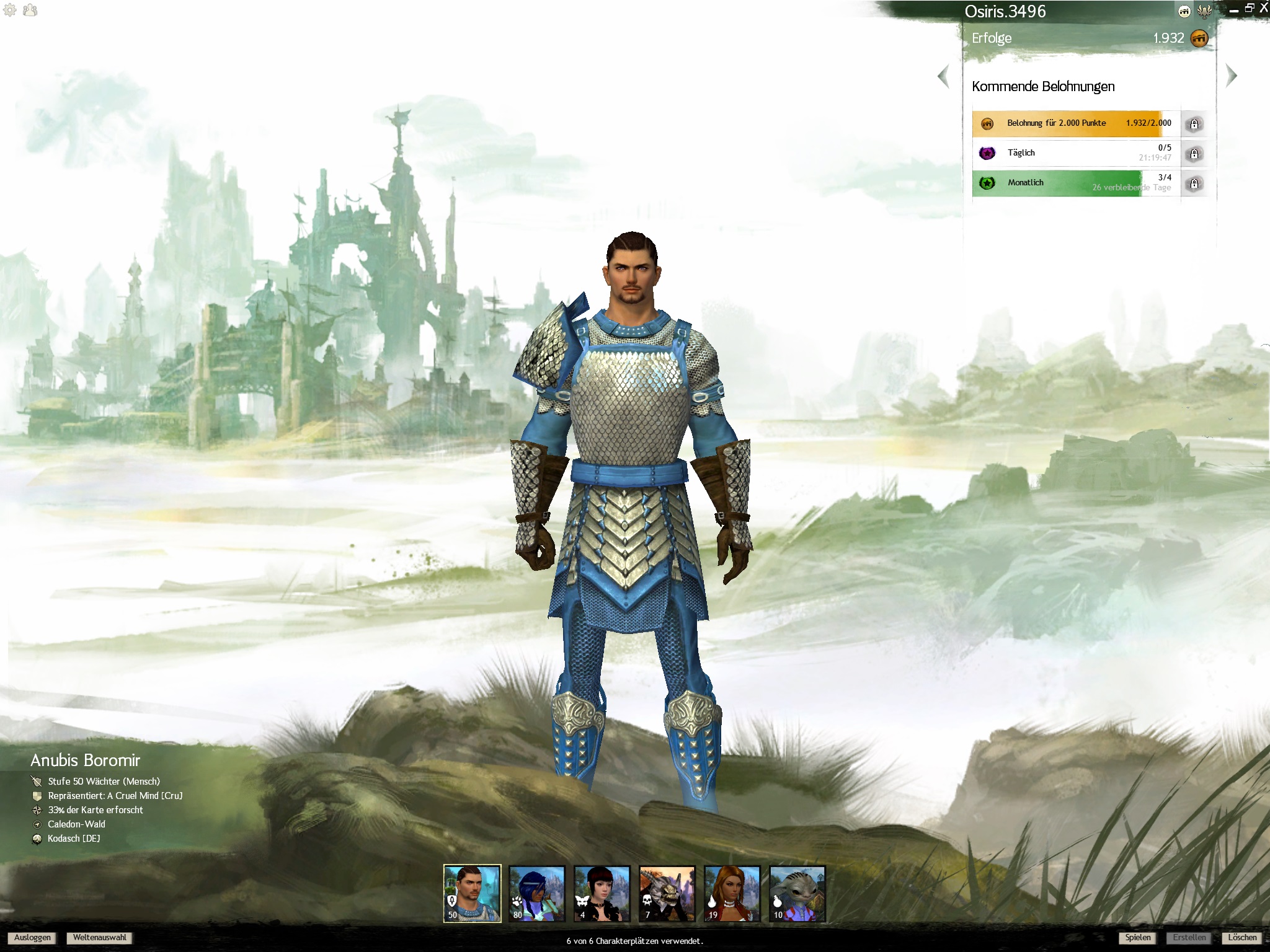Open the Täglich daily achievements row
1270x952 pixels.
tap(1075, 153)
